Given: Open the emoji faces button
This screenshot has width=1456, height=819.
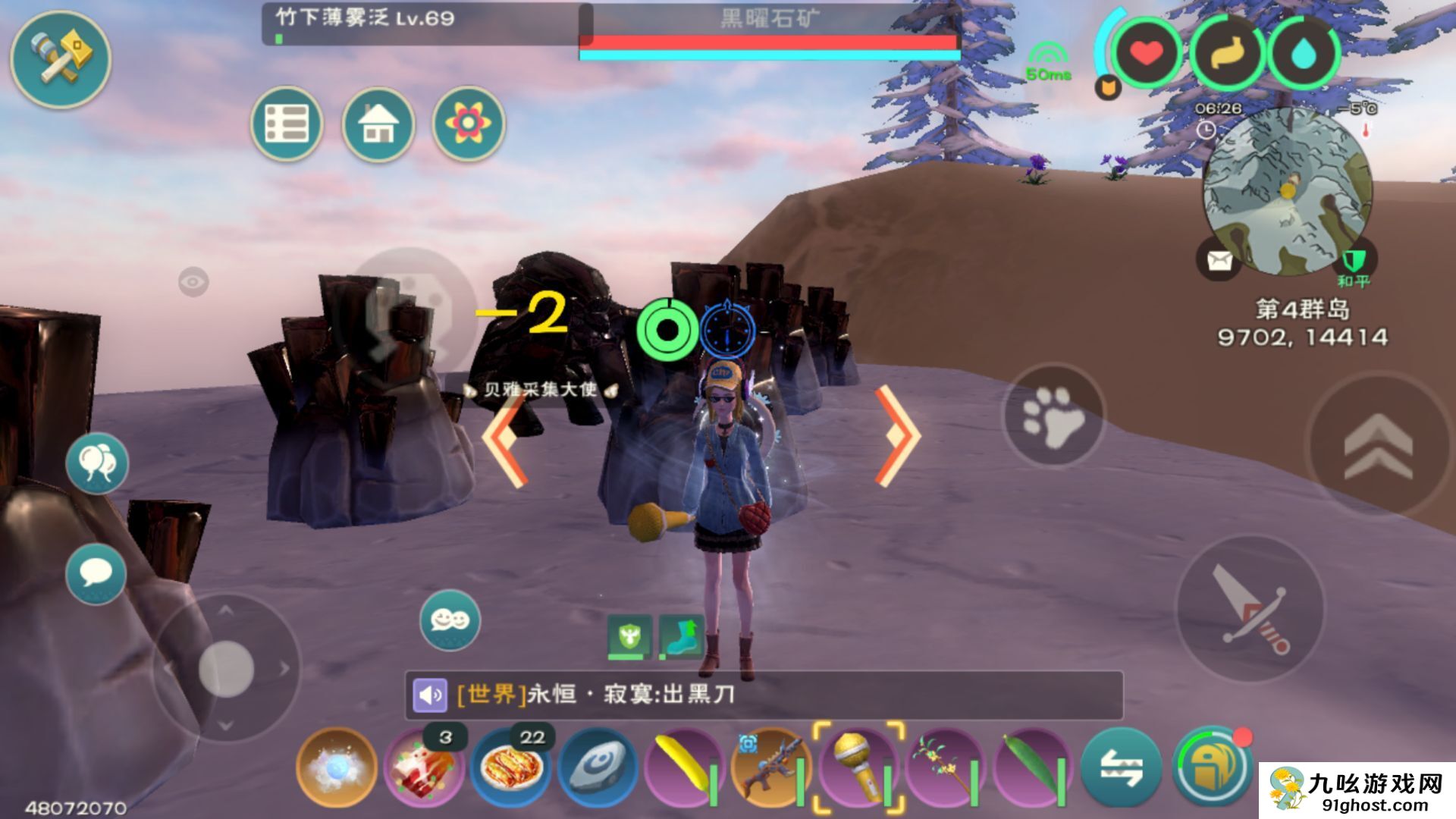Looking at the screenshot, I should pos(450,620).
